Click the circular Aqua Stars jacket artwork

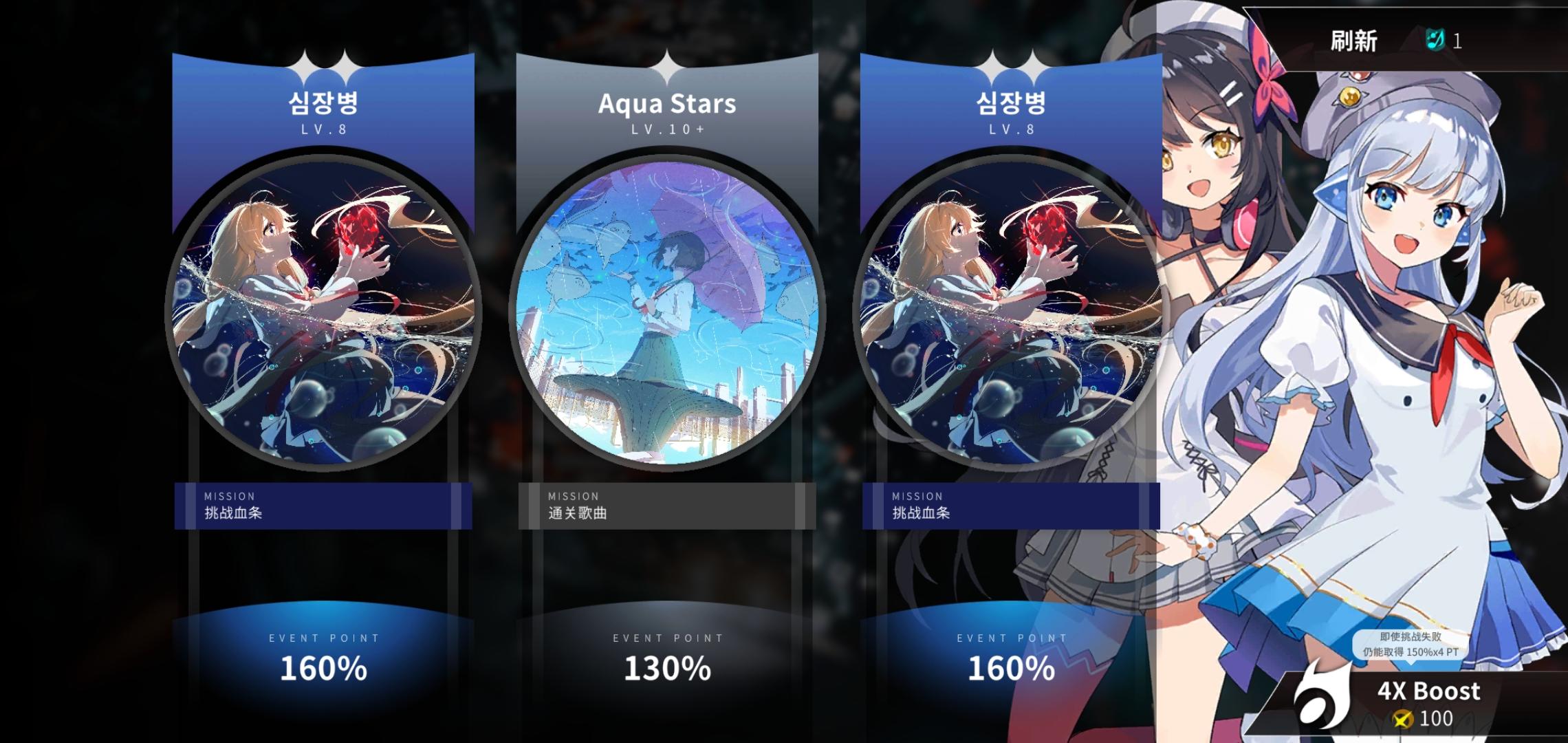[668, 310]
